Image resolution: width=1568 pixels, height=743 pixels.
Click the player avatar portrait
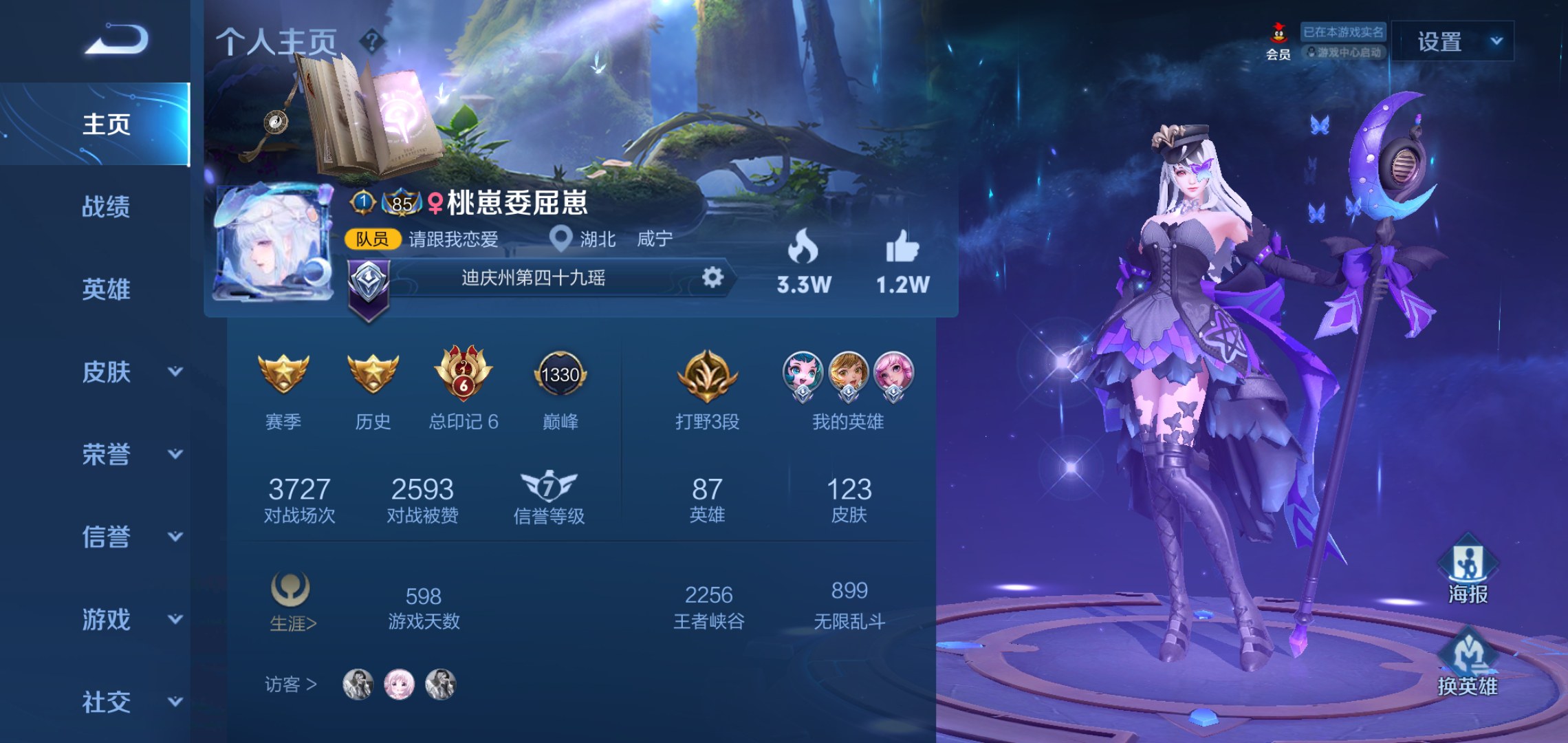(273, 242)
